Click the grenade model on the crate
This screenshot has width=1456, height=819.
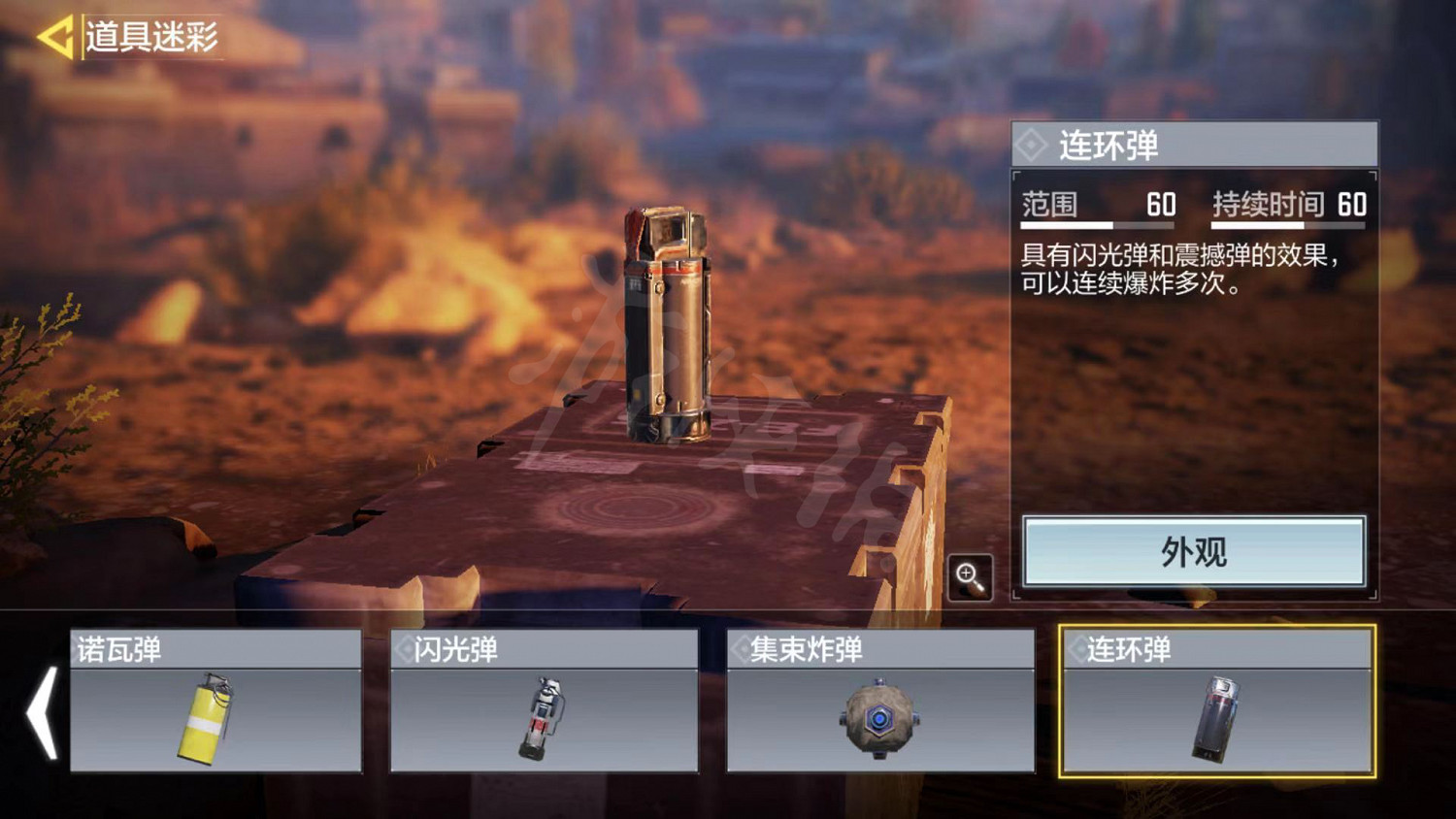pyautogui.click(x=670, y=320)
